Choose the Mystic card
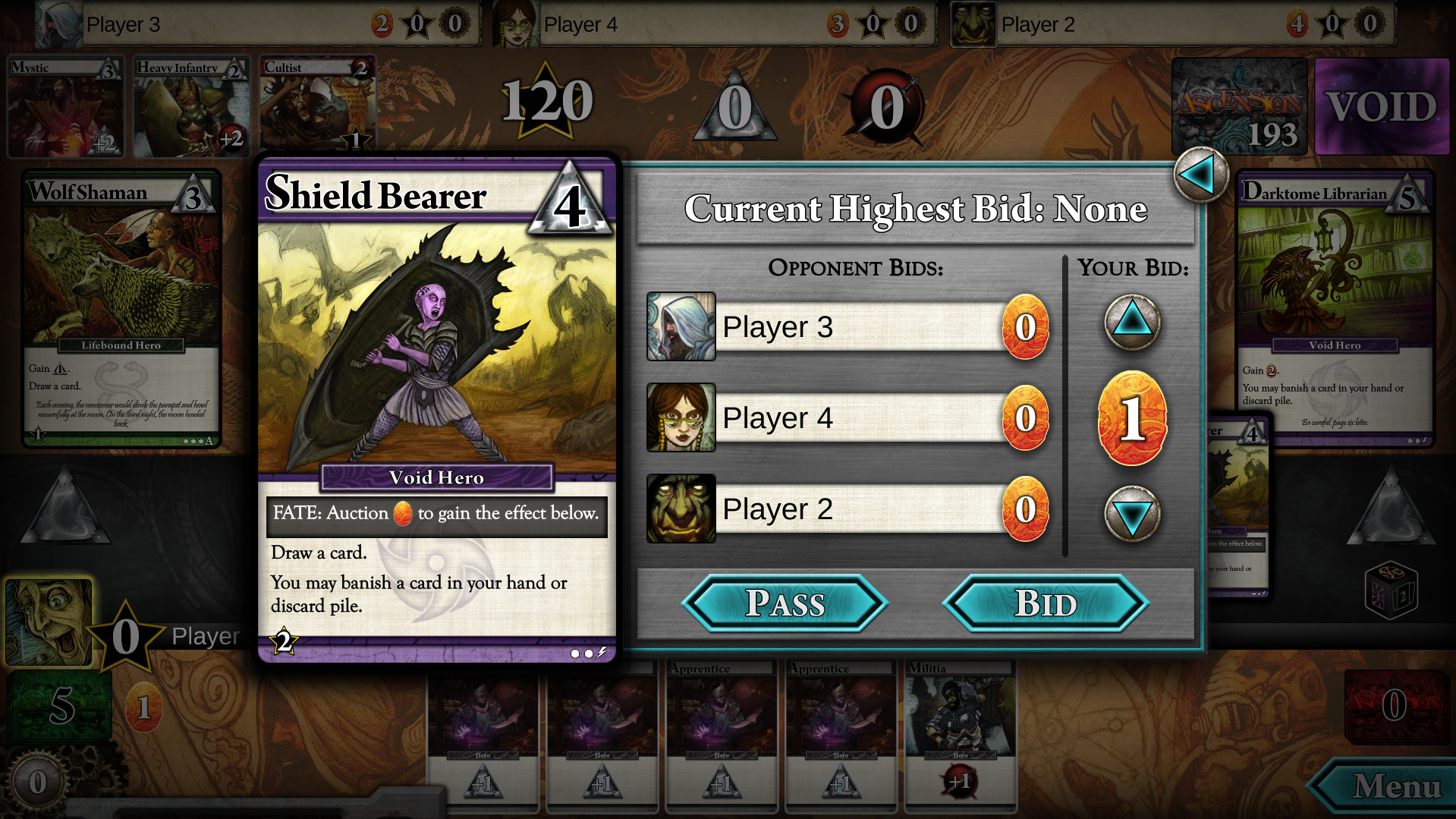This screenshot has width=1456, height=819. click(64, 106)
